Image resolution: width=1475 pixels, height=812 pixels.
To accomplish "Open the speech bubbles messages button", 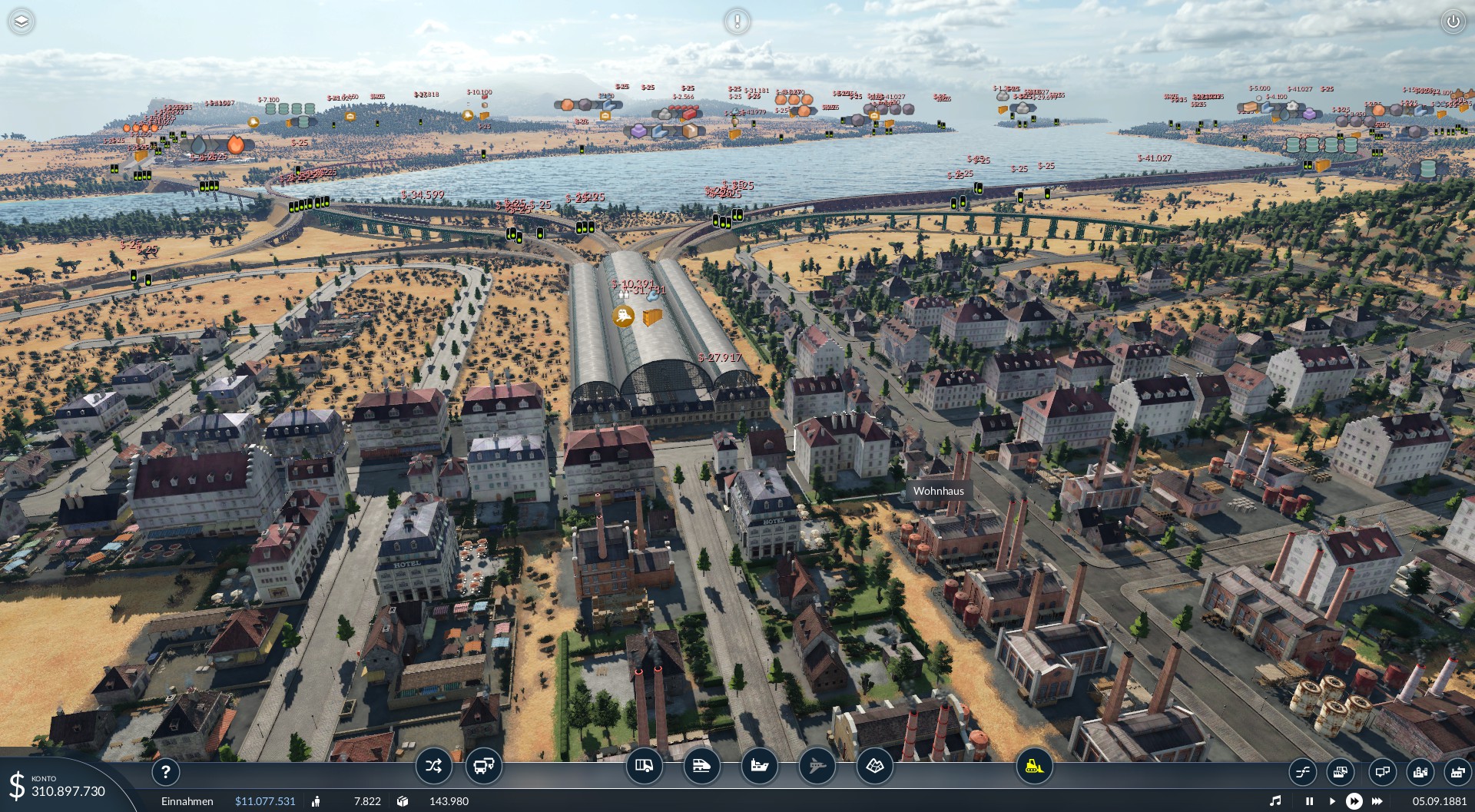I will 1382,771.
